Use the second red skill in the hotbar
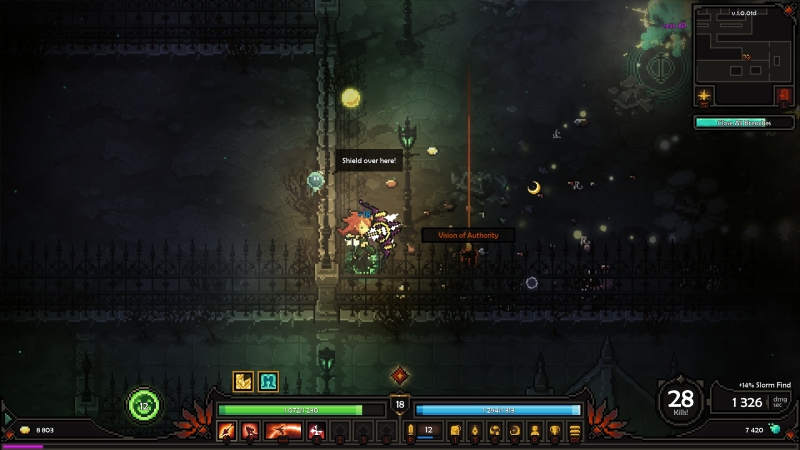The height and width of the screenshot is (450, 800). point(249,431)
